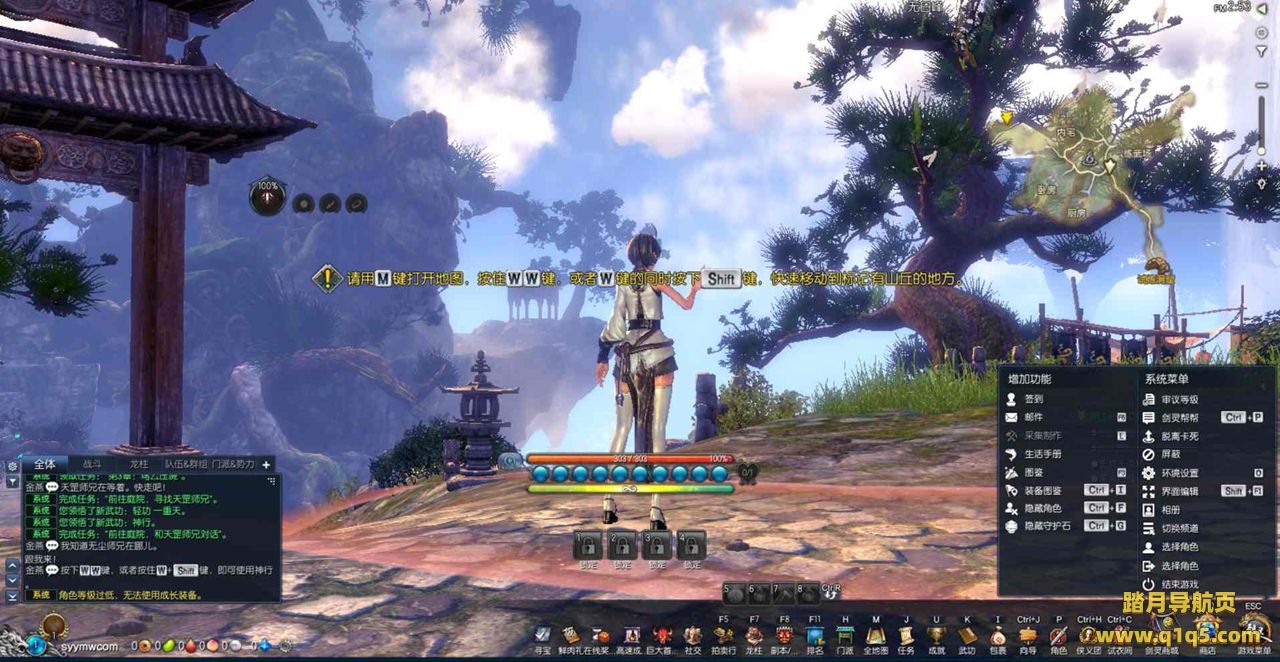
Task: Choose the 隐藏守护石 menu option
Action: 1048,526
